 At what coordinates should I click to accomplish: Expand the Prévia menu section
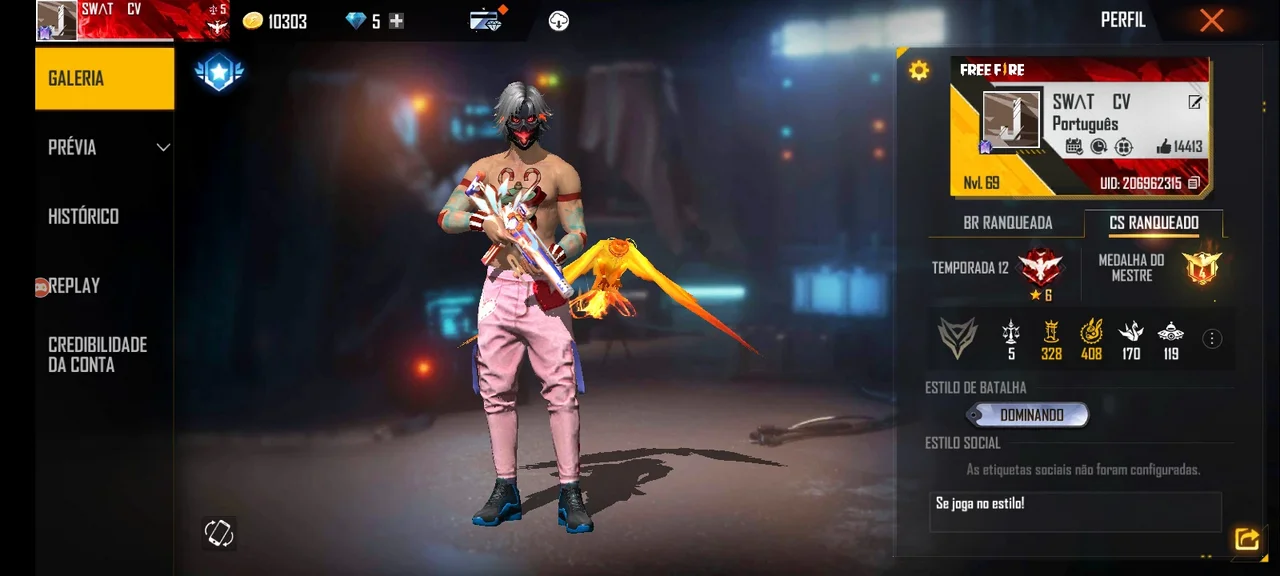(104, 147)
